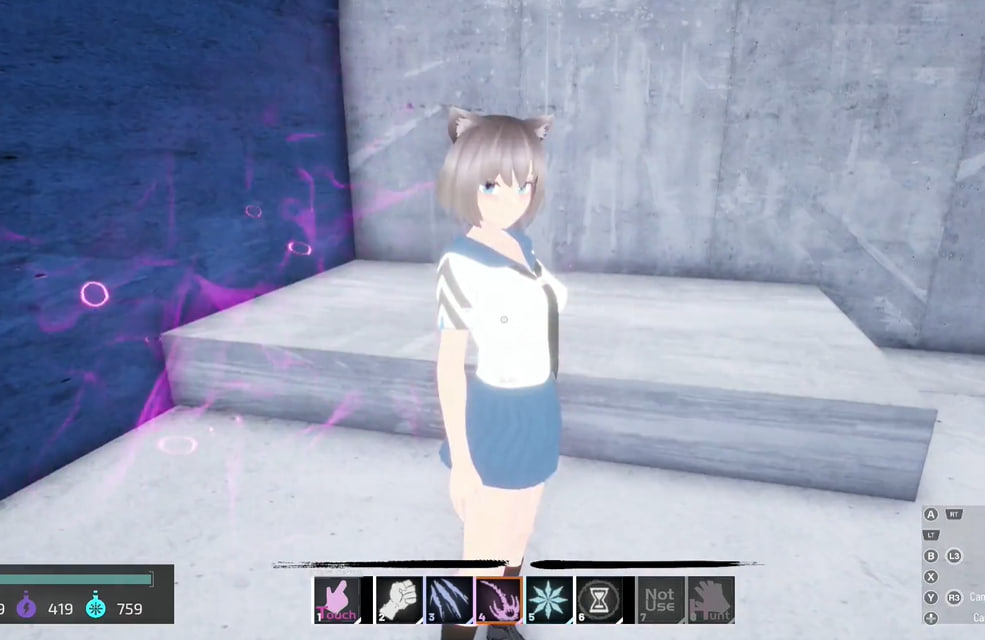Click the greyed-out Not Use slot
Screen dimensions: 985x640
(x=661, y=600)
